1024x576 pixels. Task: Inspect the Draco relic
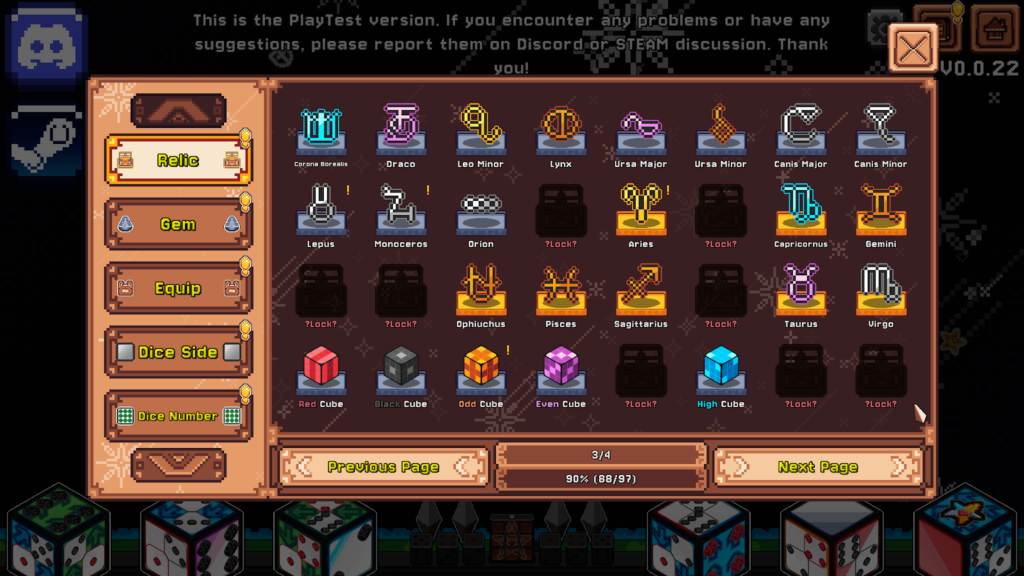point(401,130)
